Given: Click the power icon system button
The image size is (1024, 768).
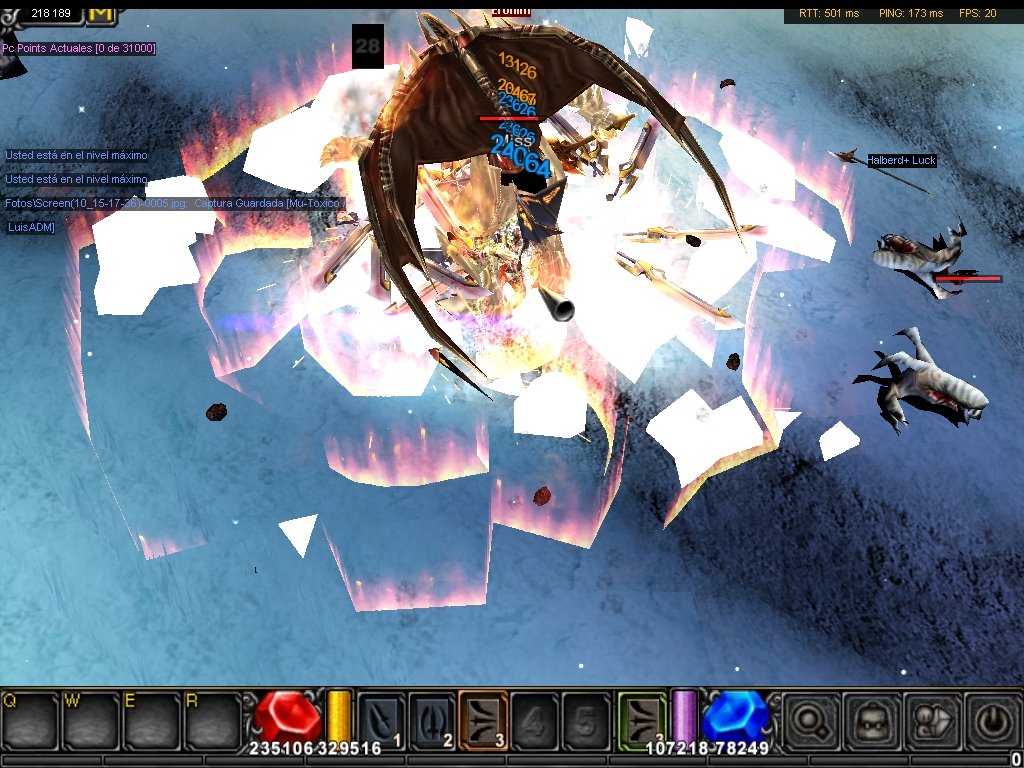Looking at the screenshot, I should 990,719.
